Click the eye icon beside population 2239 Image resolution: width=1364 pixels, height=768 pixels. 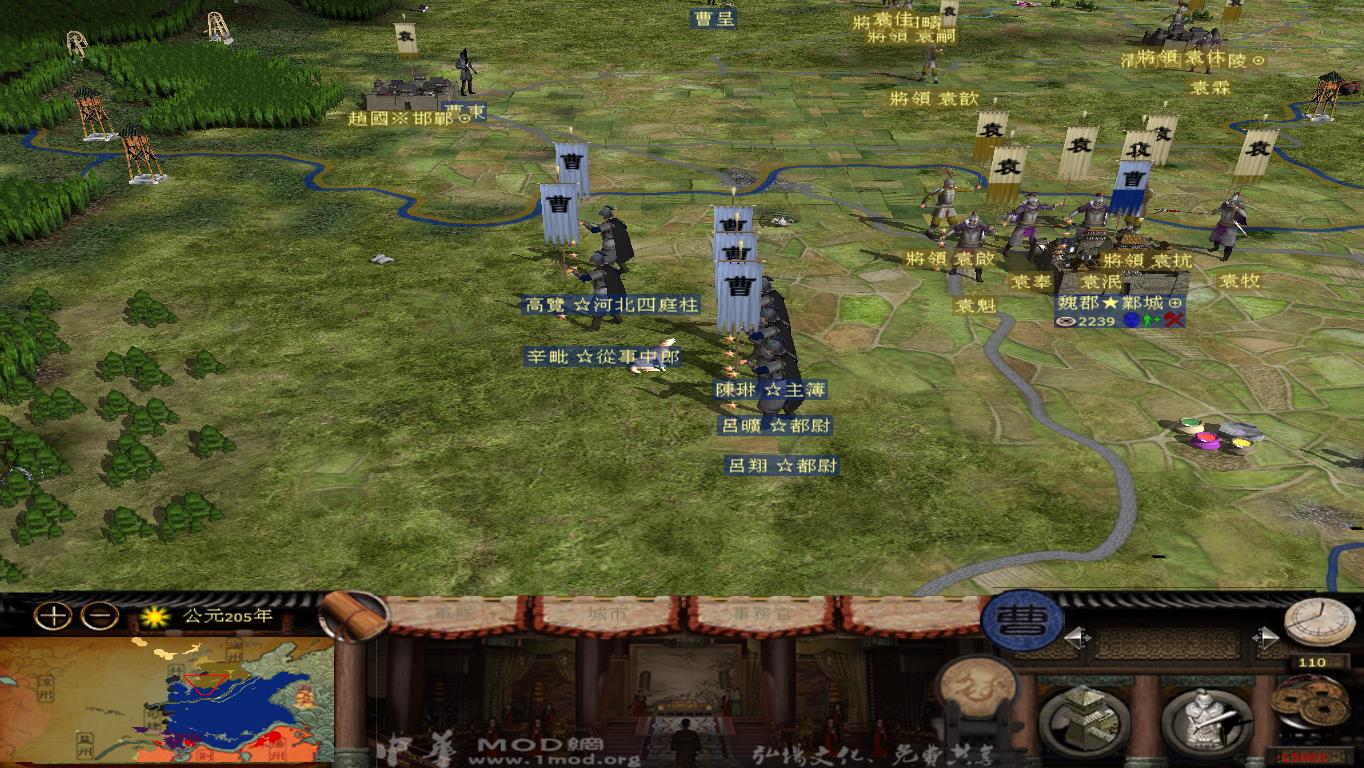[1064, 322]
